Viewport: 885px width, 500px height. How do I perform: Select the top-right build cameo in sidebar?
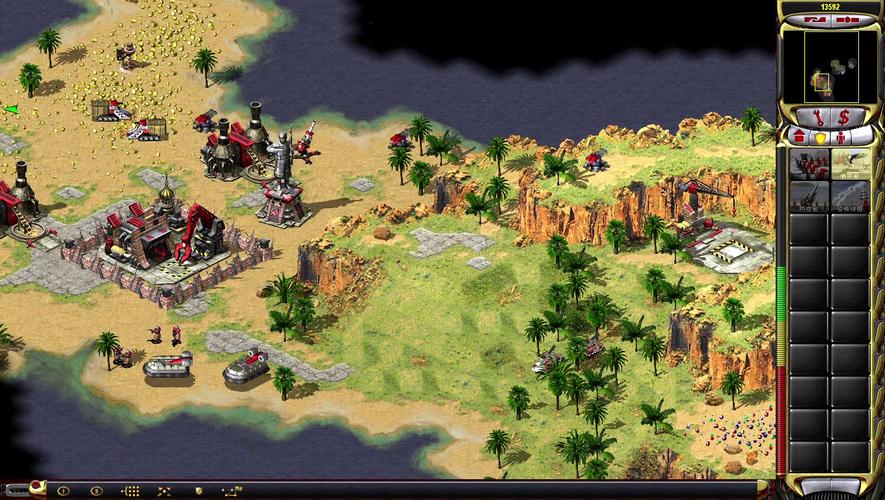point(851,163)
